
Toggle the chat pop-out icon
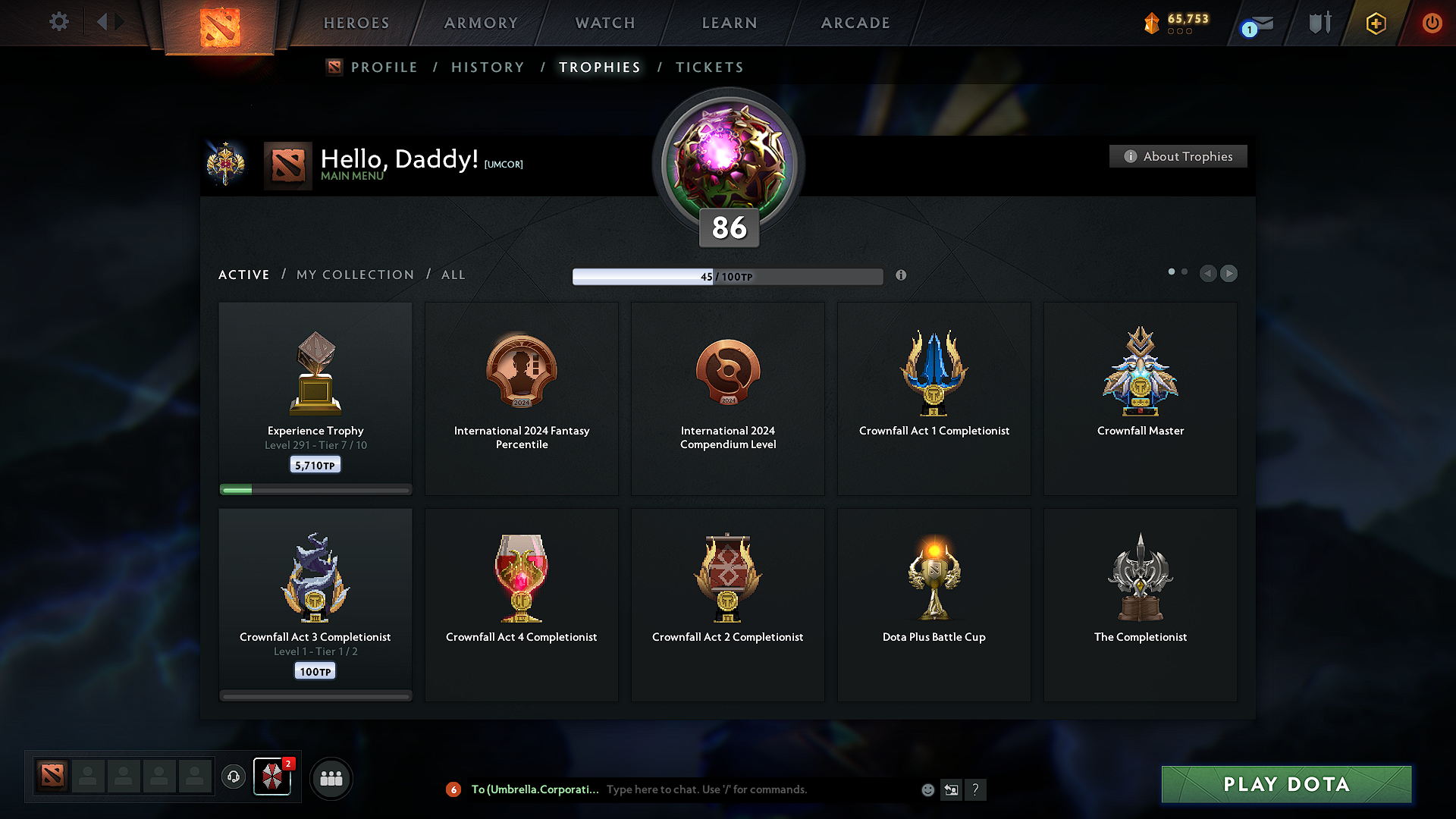coord(952,789)
